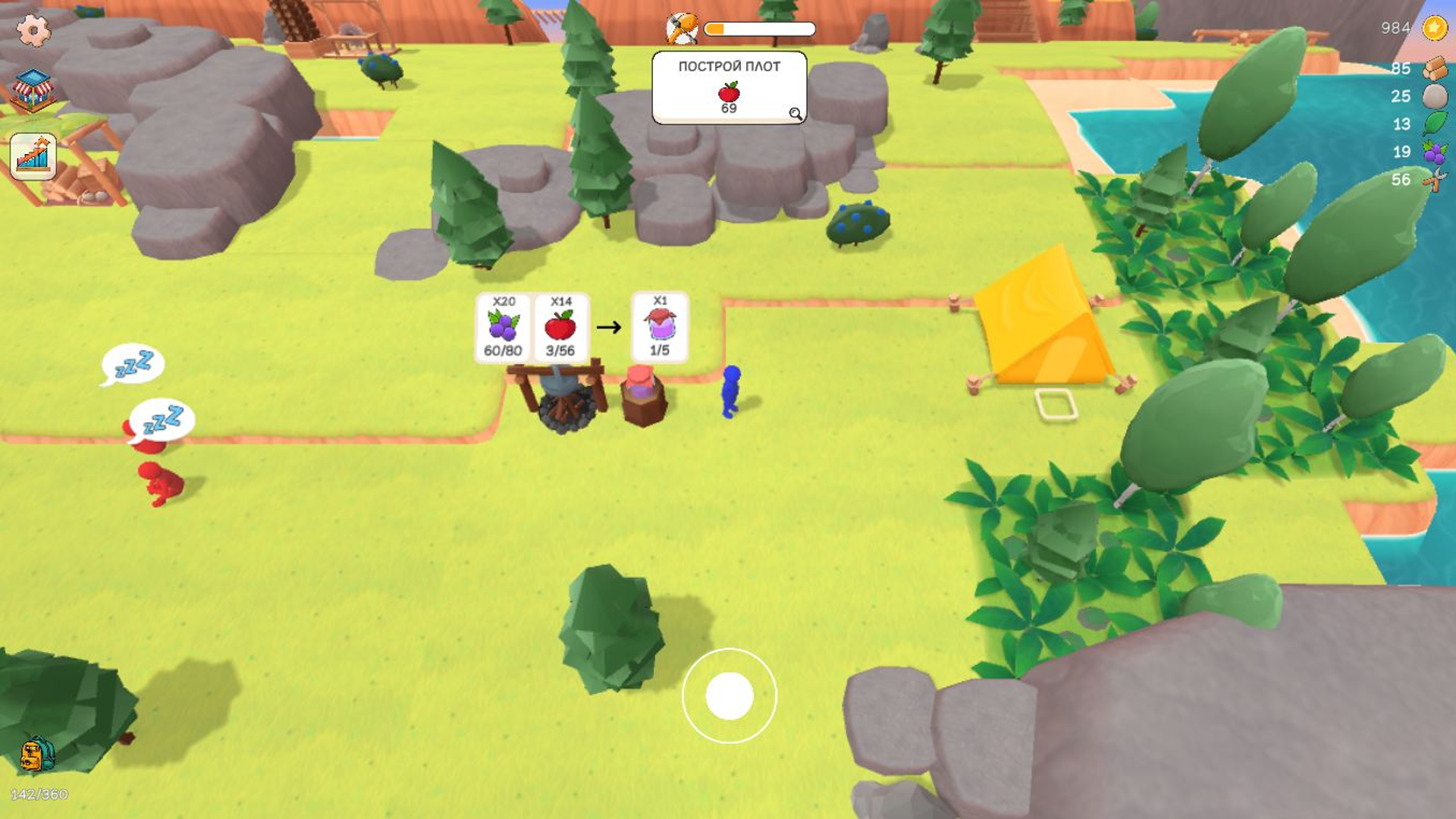The image size is (1456, 819).
Task: Tap the grapes resource icon
Action: (x=1432, y=151)
